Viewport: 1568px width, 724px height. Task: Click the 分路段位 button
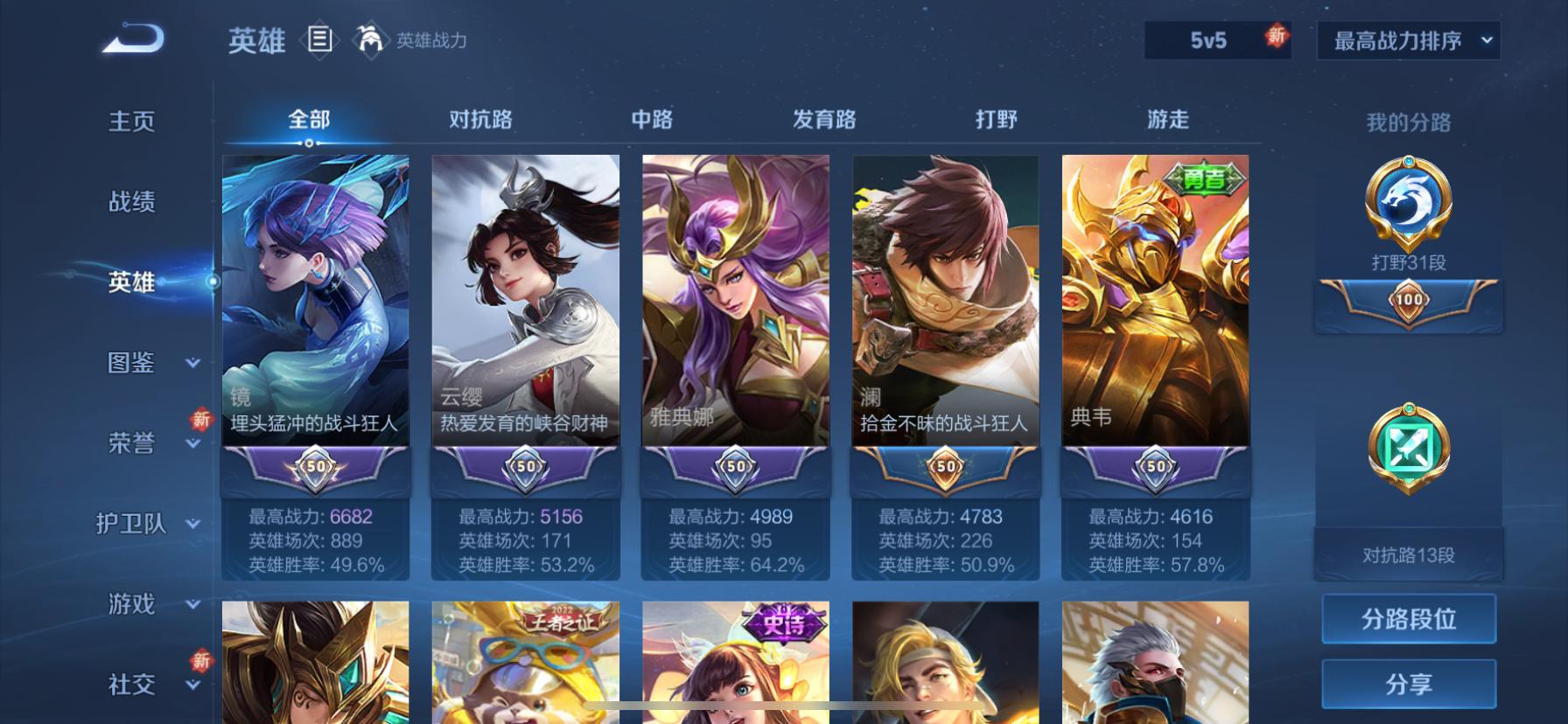[1408, 618]
